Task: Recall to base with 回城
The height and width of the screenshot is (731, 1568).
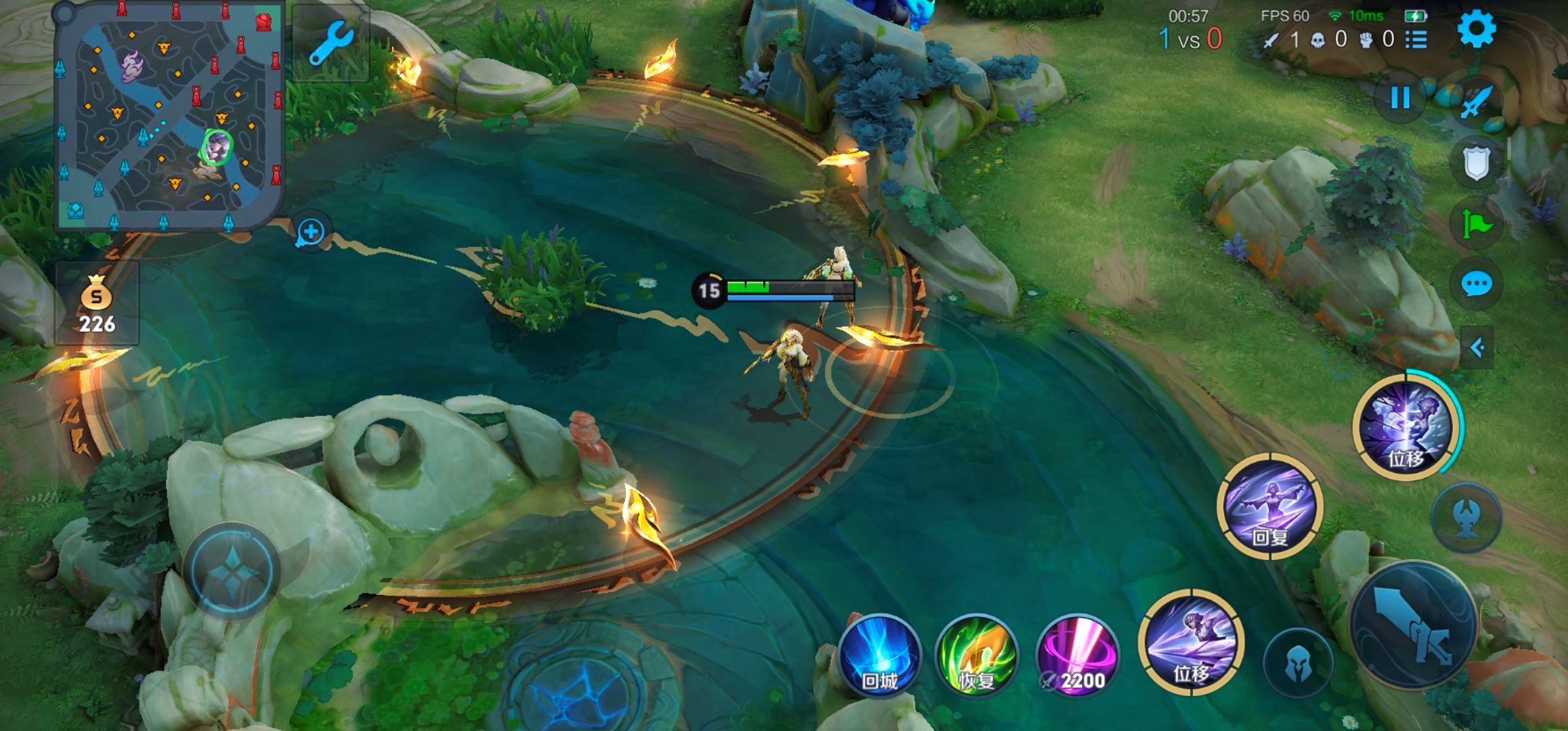Action: point(879,656)
